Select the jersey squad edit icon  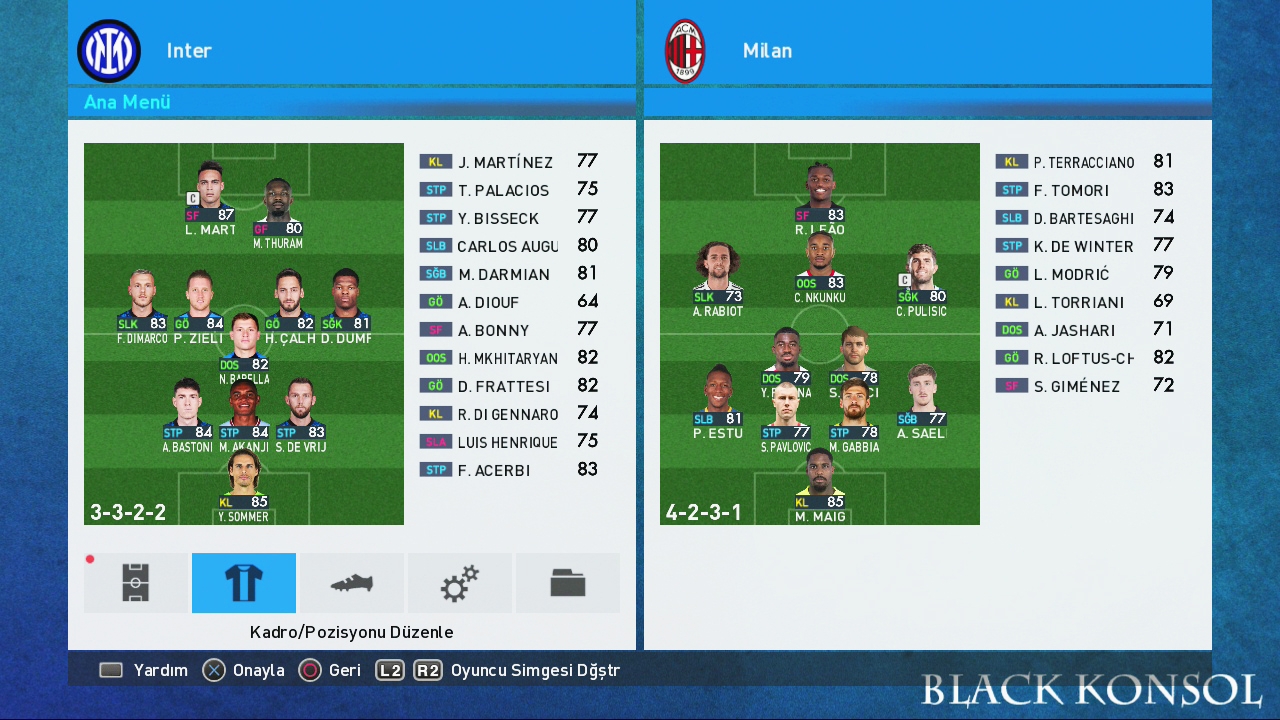tap(244, 583)
